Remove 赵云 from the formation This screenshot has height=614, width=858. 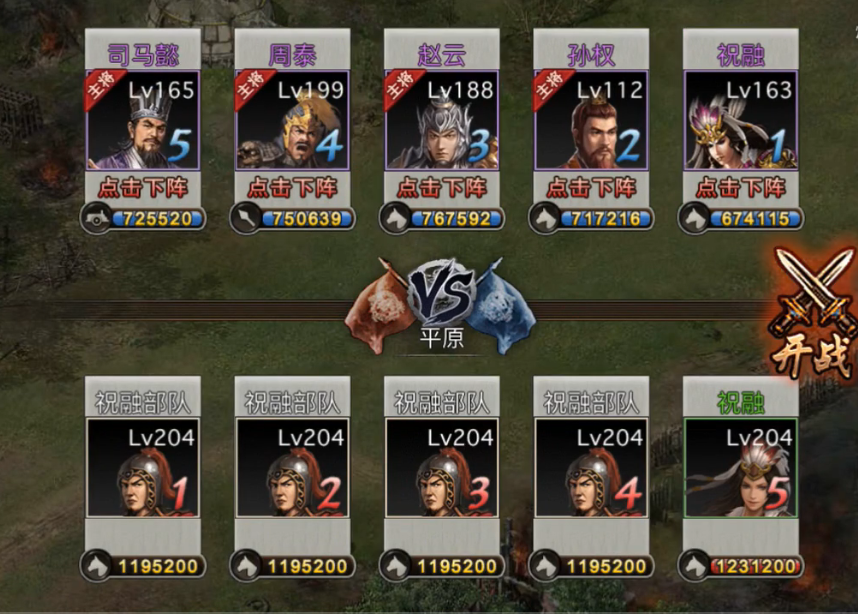pos(442,187)
